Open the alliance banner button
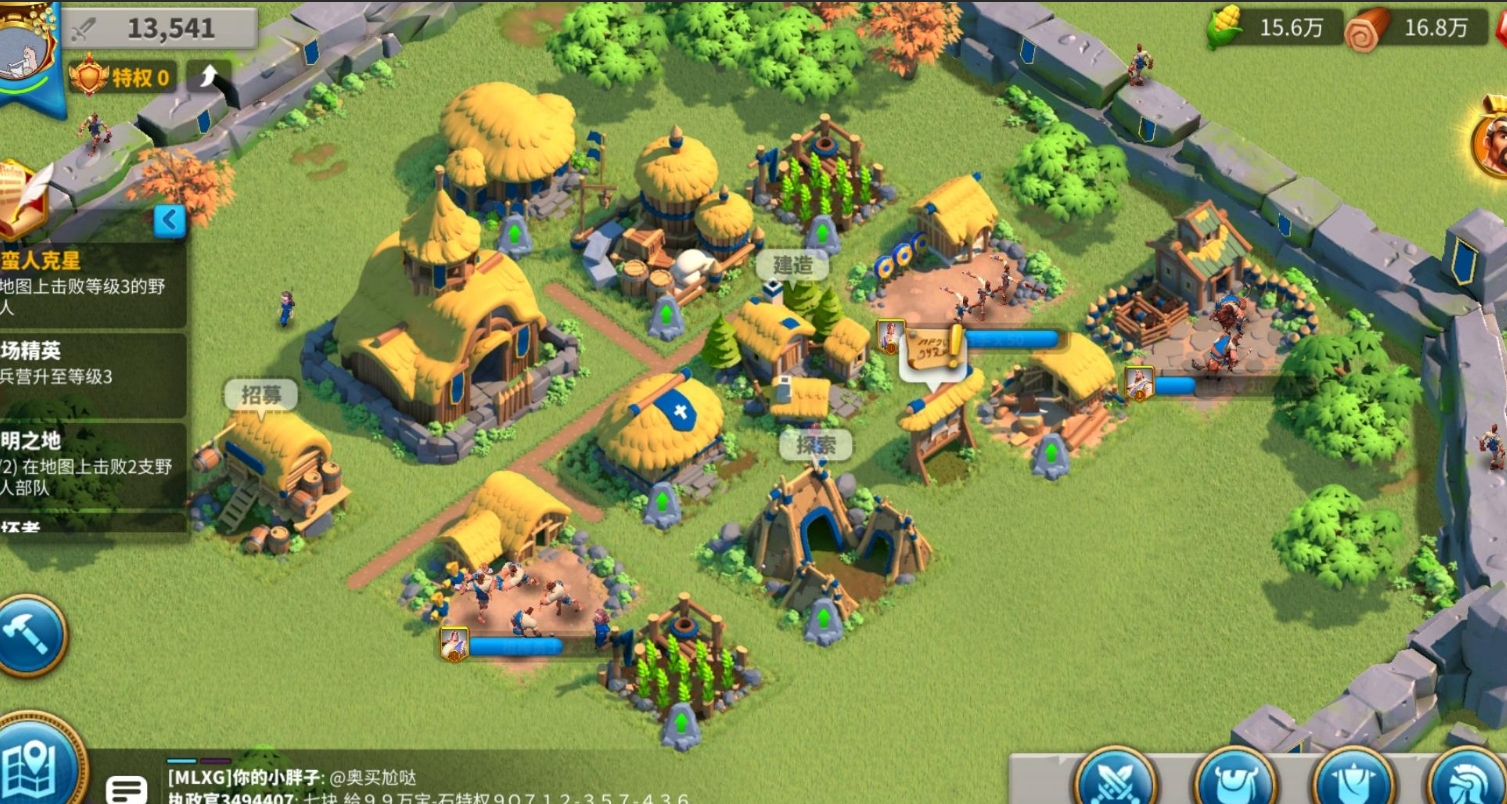The image size is (1507, 804). (x=1352, y=780)
